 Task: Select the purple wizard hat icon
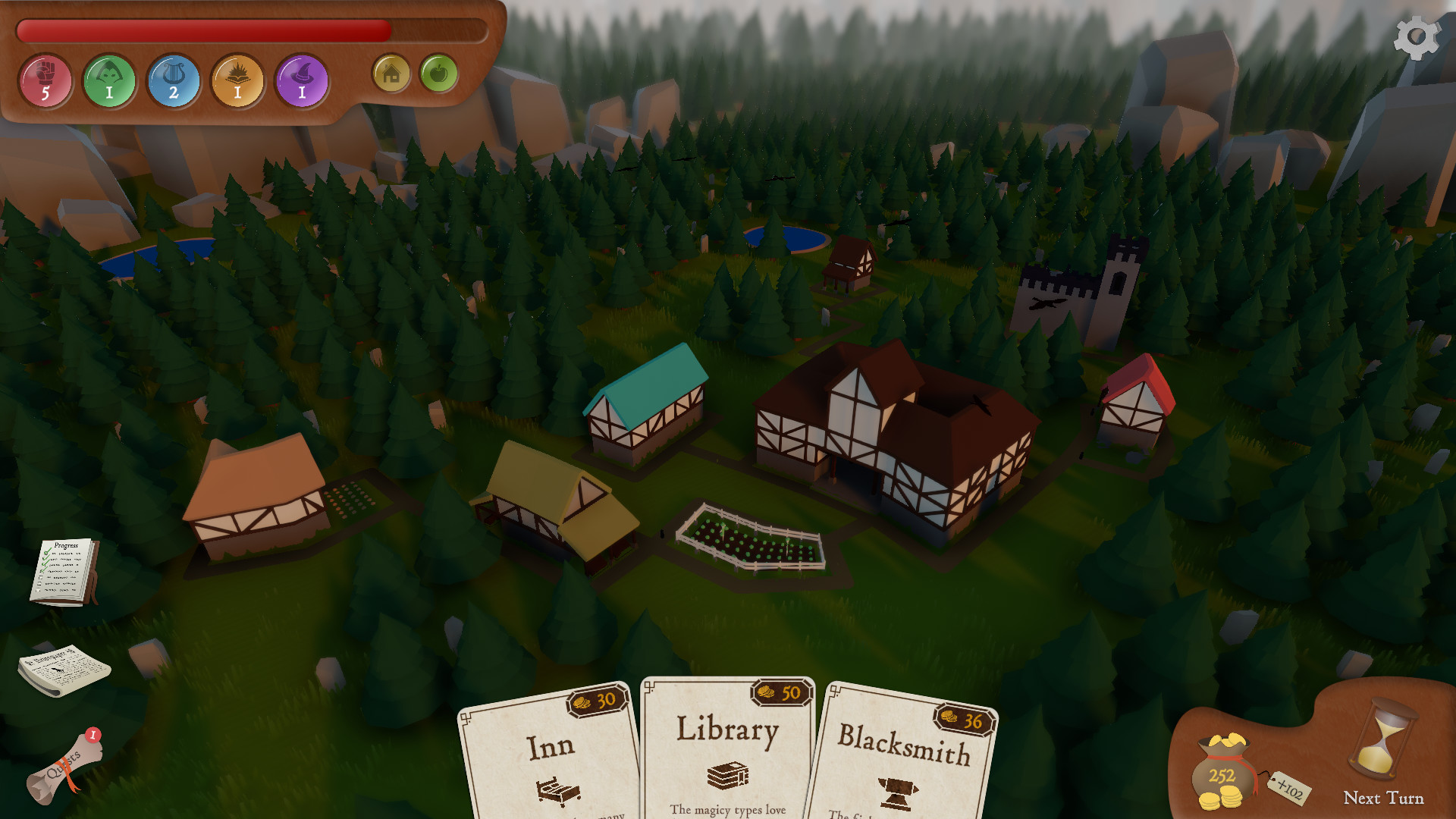pyautogui.click(x=302, y=80)
